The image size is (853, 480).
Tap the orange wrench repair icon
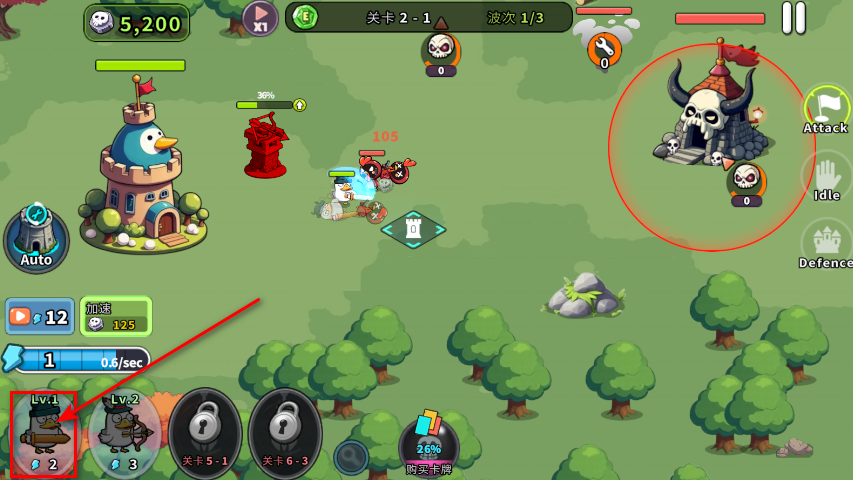pos(604,48)
